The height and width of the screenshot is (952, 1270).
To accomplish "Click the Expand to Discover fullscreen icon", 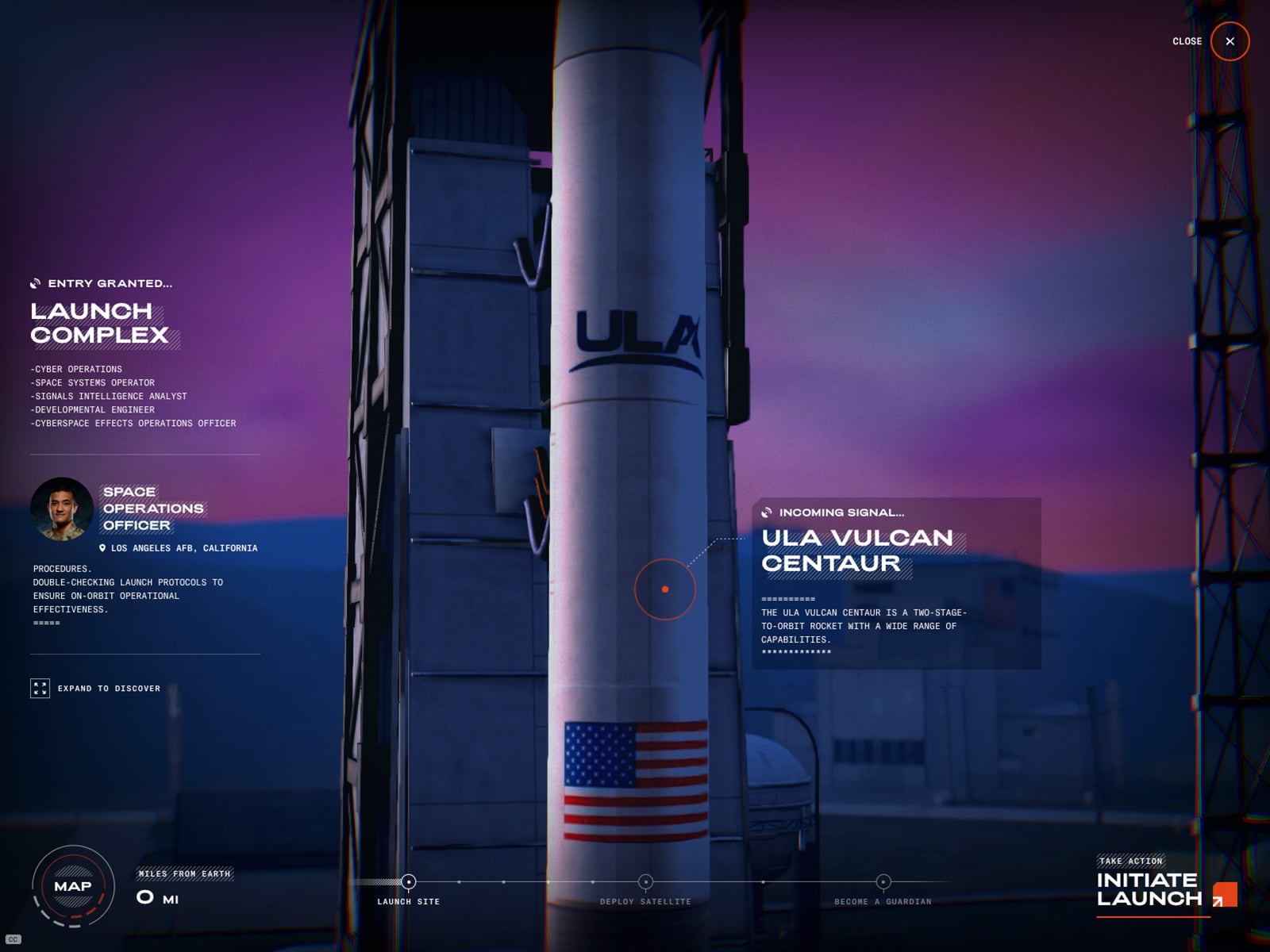I will [x=40, y=689].
